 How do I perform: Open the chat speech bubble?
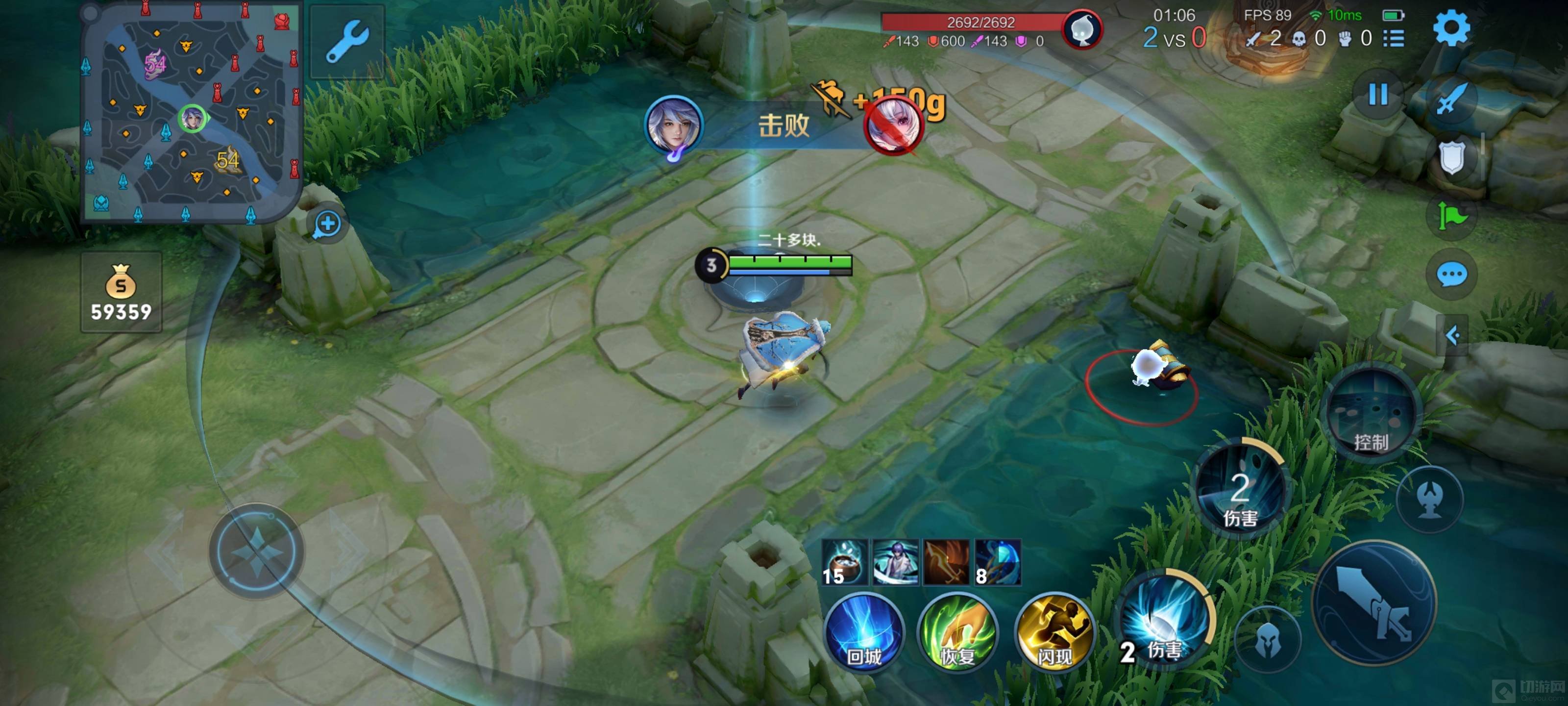click(x=1451, y=275)
